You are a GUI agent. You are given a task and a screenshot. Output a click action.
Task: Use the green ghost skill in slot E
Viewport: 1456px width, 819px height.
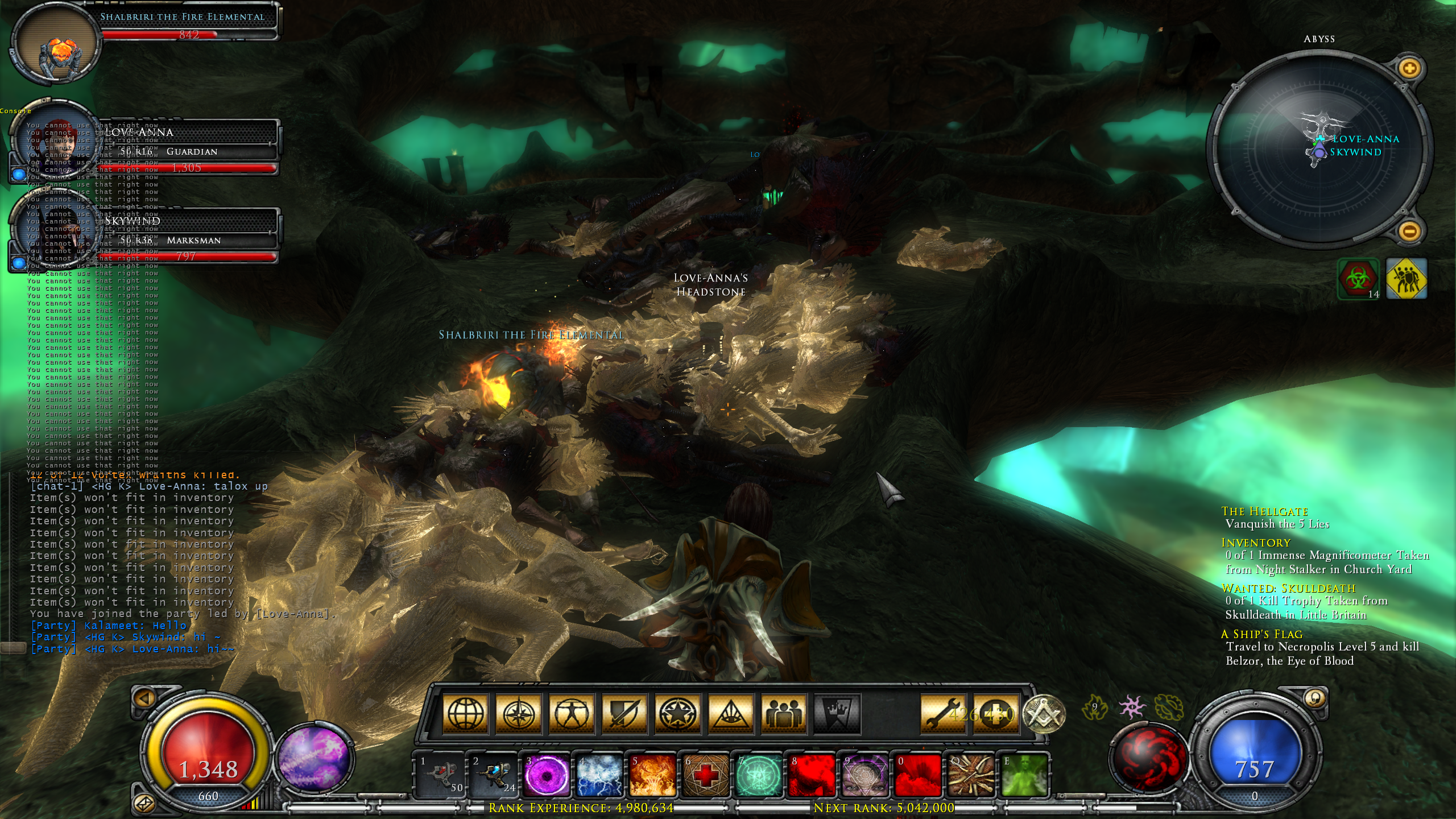[x=1024, y=775]
